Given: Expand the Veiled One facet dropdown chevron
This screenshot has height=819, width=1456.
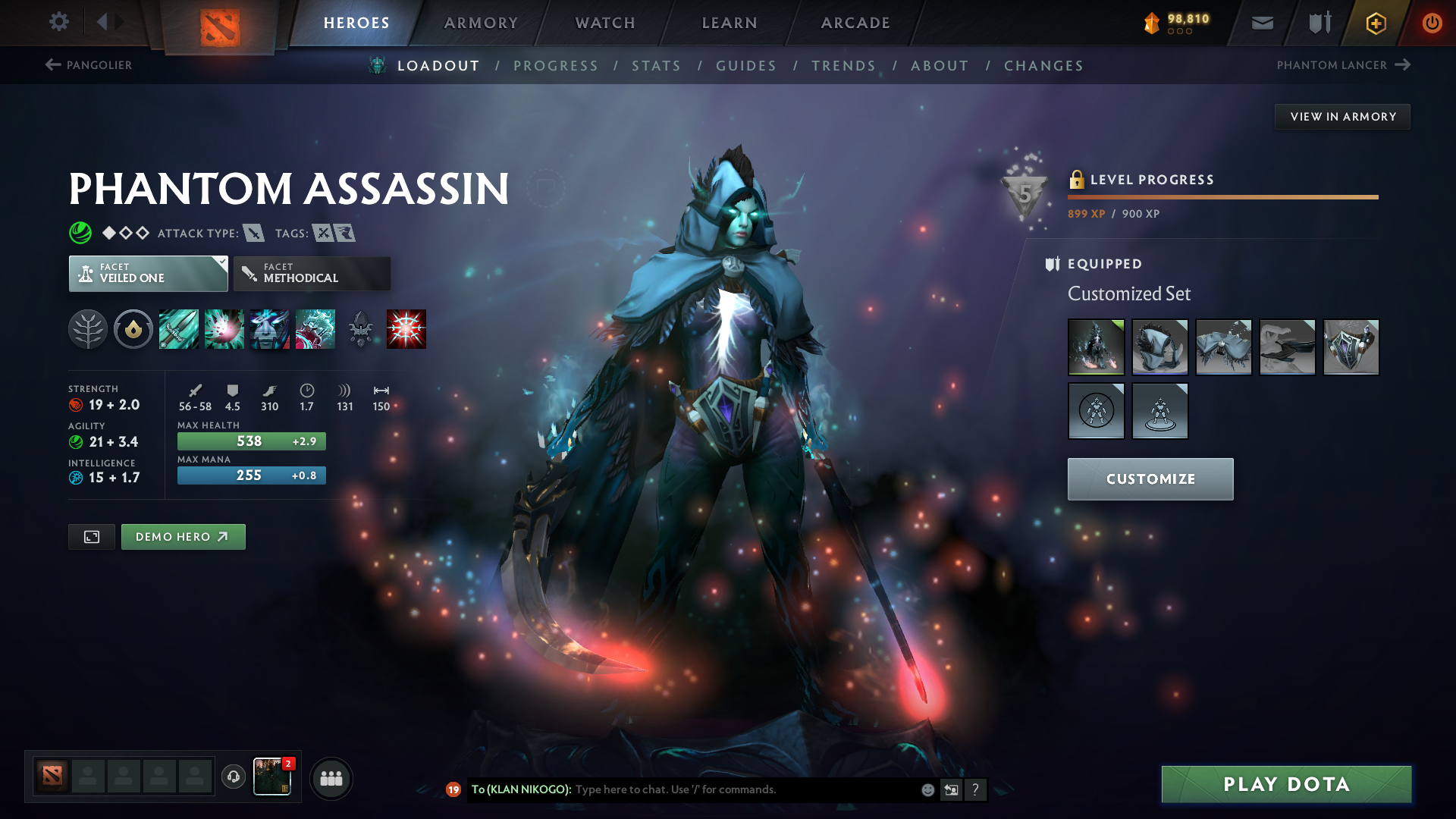Looking at the screenshot, I should 221,263.
